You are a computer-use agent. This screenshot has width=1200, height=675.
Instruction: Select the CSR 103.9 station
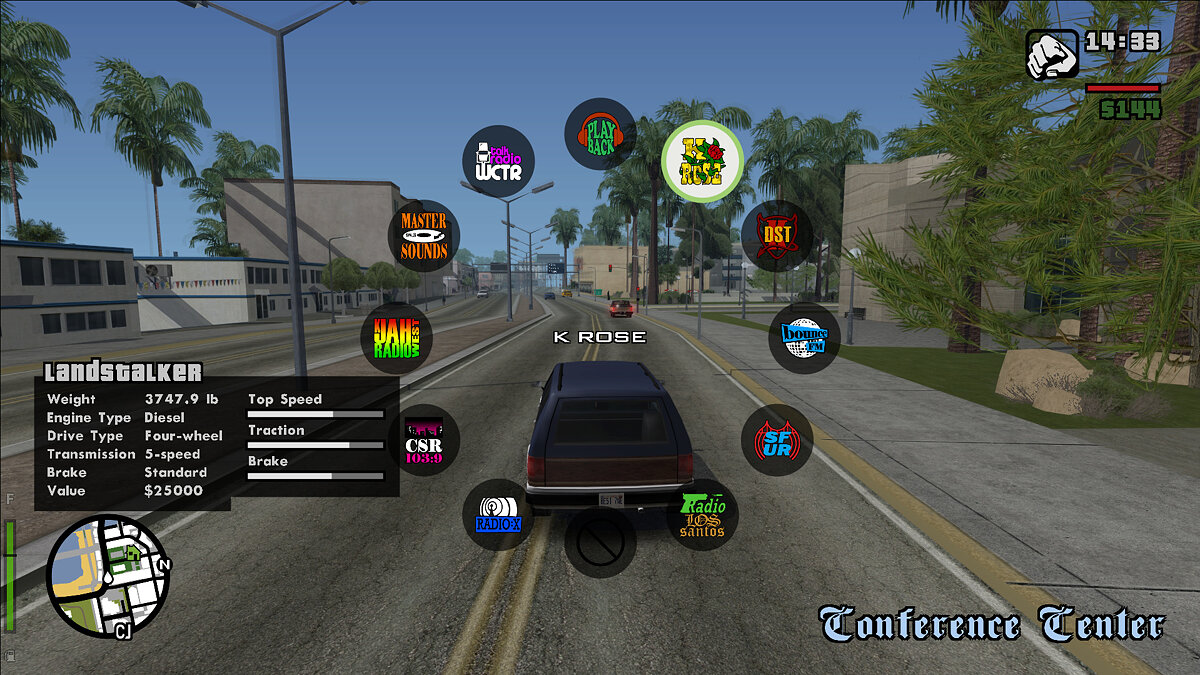(x=424, y=440)
